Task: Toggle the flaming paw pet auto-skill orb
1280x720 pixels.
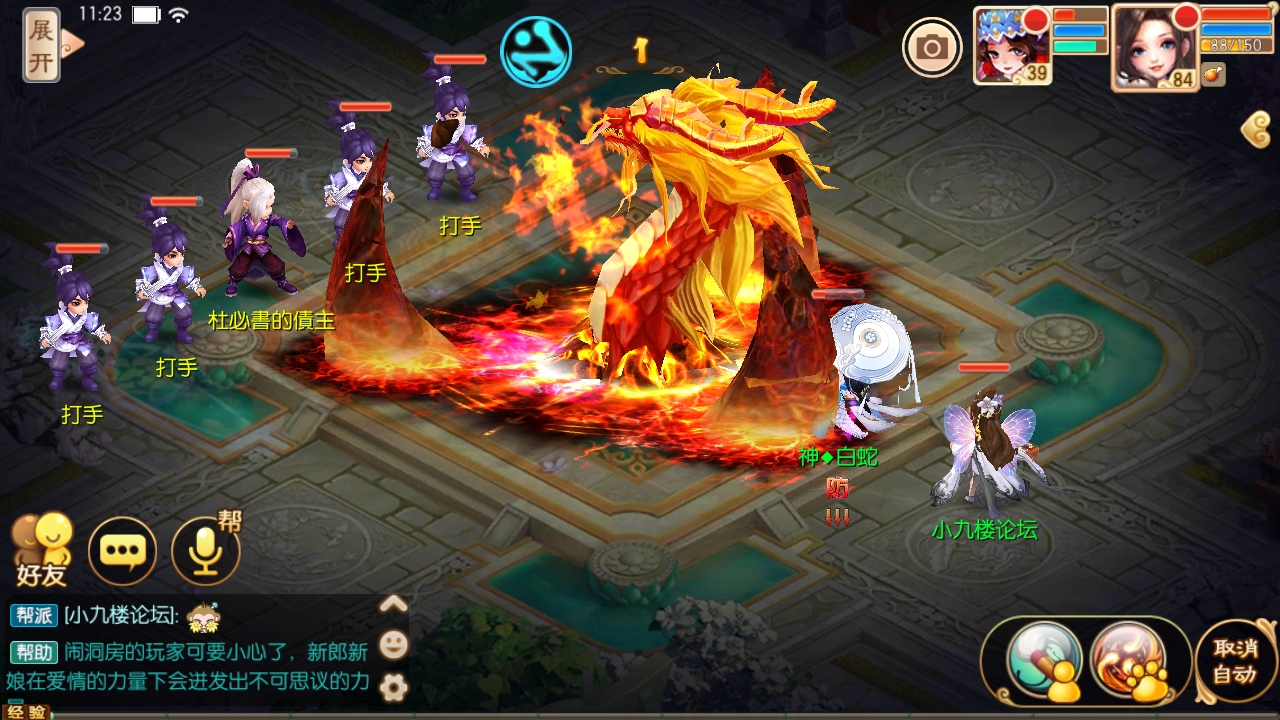Action: 1128,663
